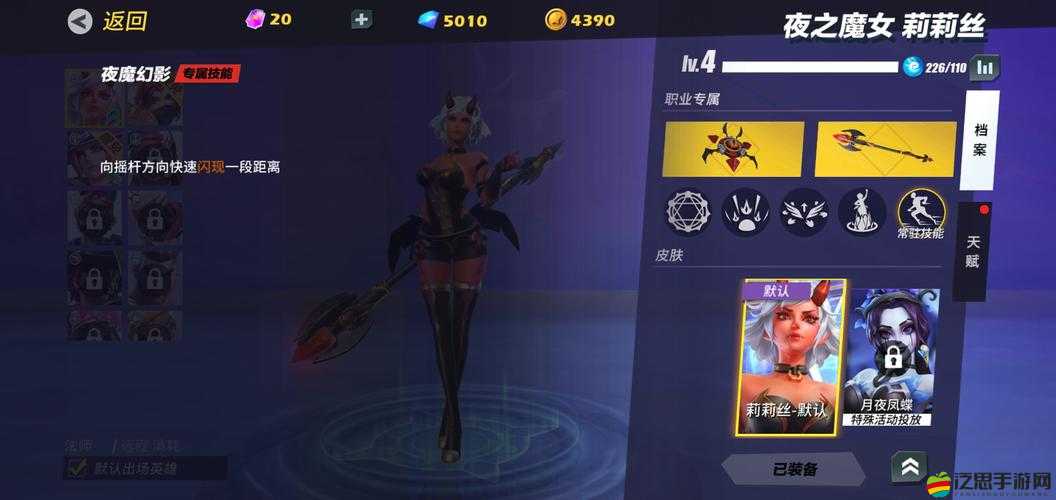Add more pink gems with plus button
Image resolution: width=1056 pixels, height=500 pixels.
tap(362, 19)
